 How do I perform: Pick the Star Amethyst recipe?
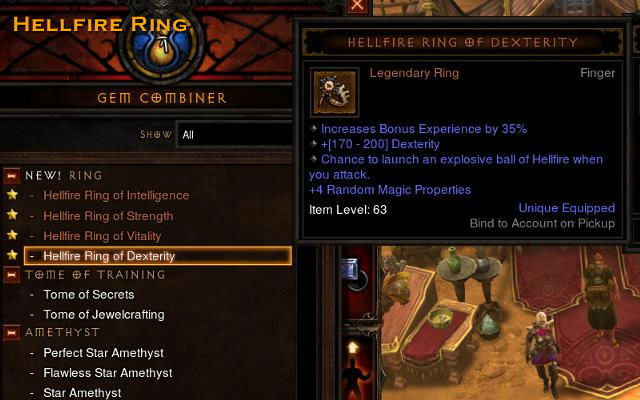click(82, 393)
